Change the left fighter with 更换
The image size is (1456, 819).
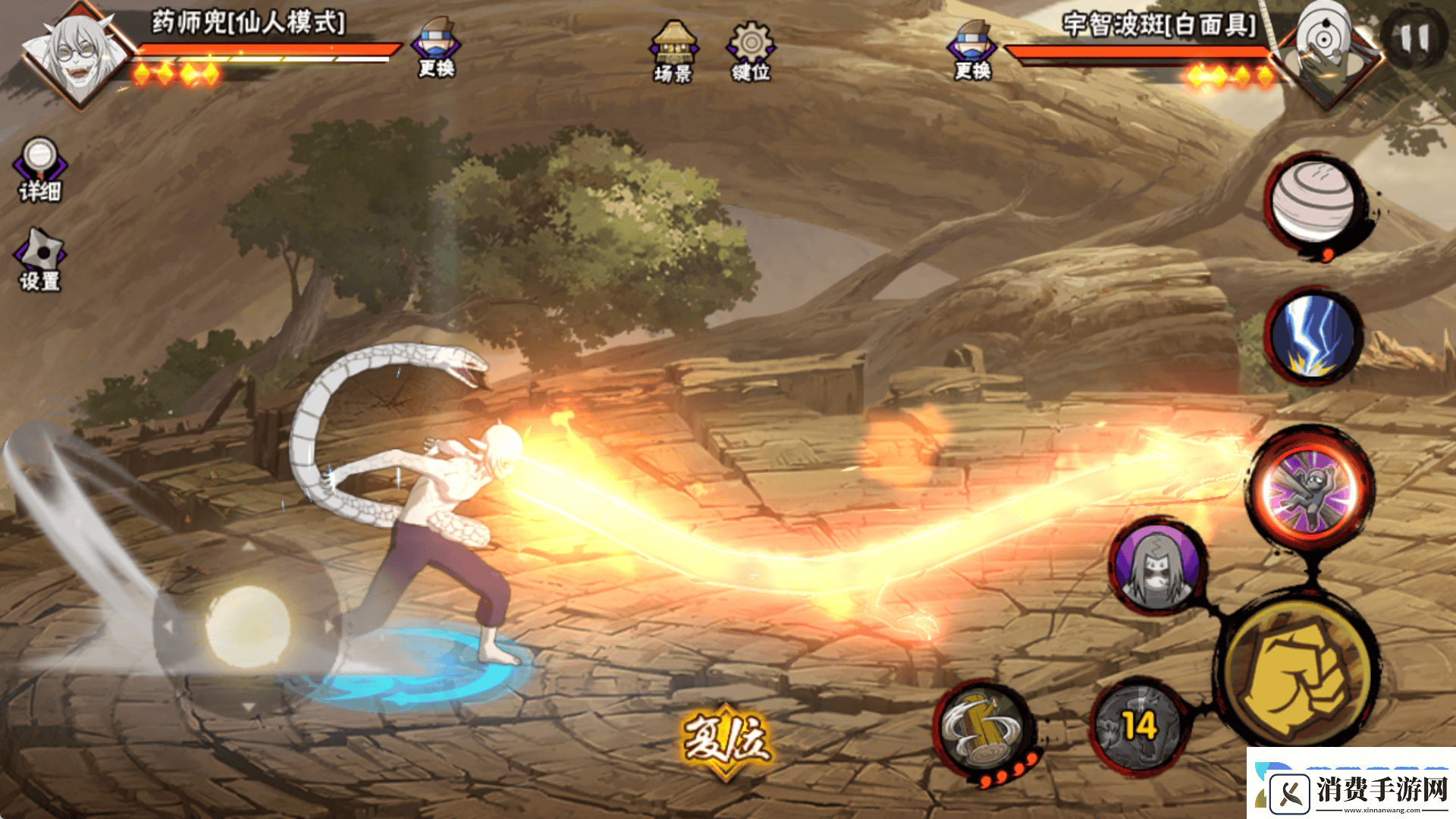tap(436, 47)
